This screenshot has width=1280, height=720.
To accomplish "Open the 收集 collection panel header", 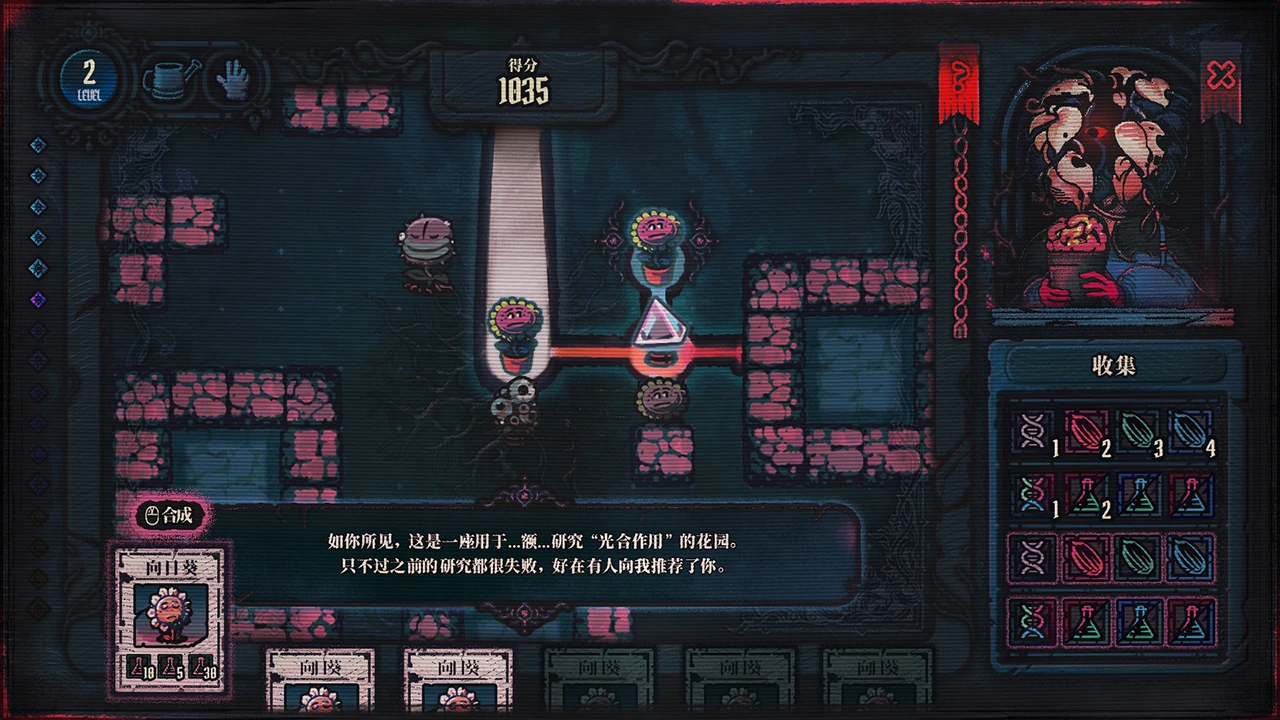I will (1113, 366).
